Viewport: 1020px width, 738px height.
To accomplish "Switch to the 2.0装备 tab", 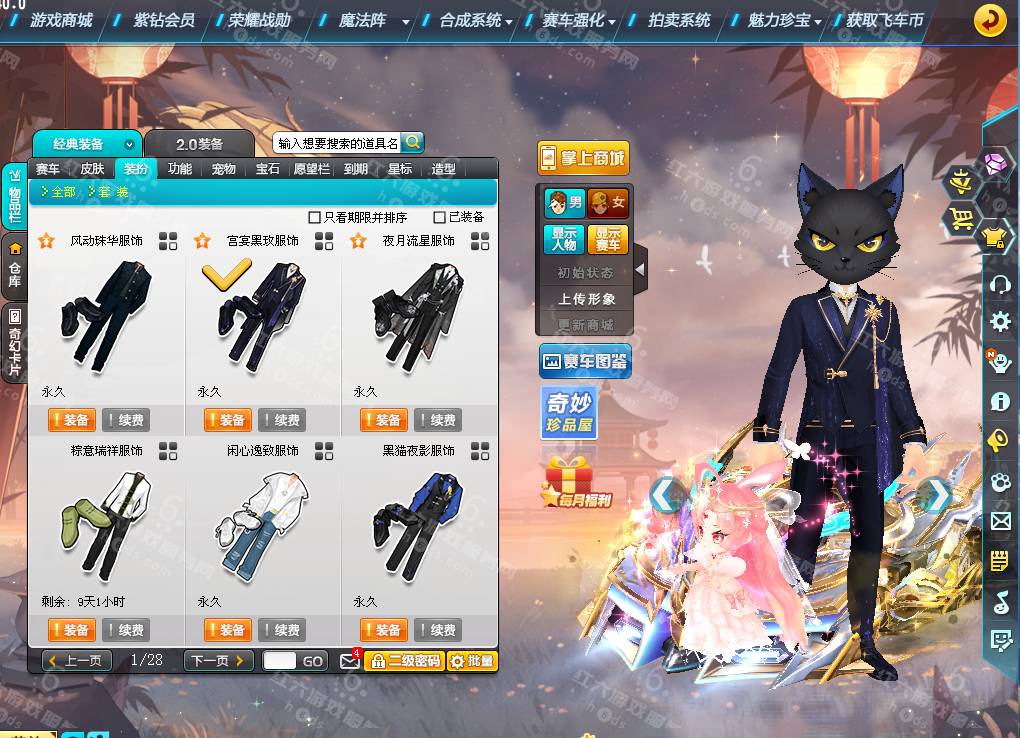I will pos(200,144).
